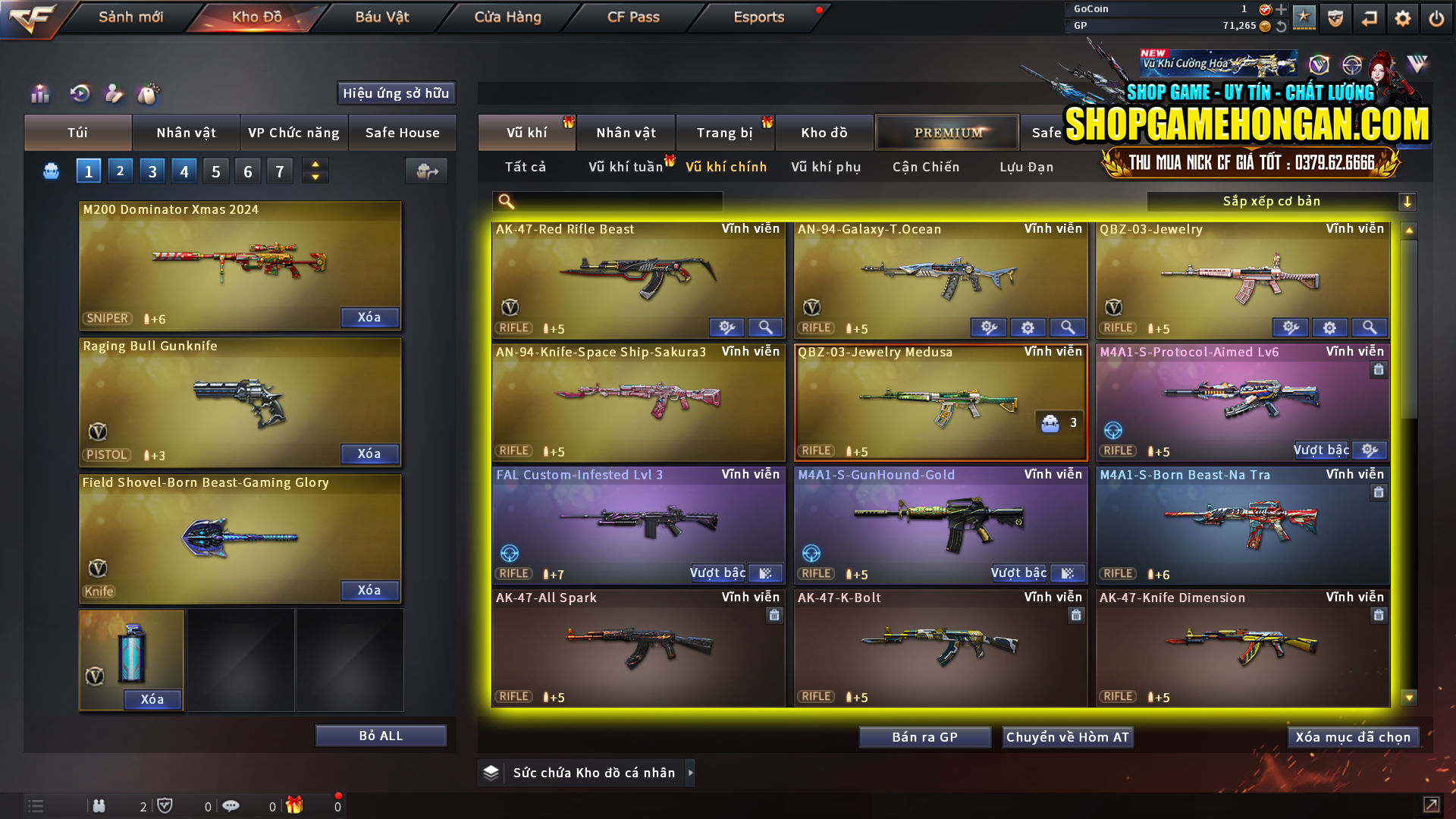Click the replay history icon near top left
This screenshot has width=1456, height=819.
pyautogui.click(x=79, y=93)
